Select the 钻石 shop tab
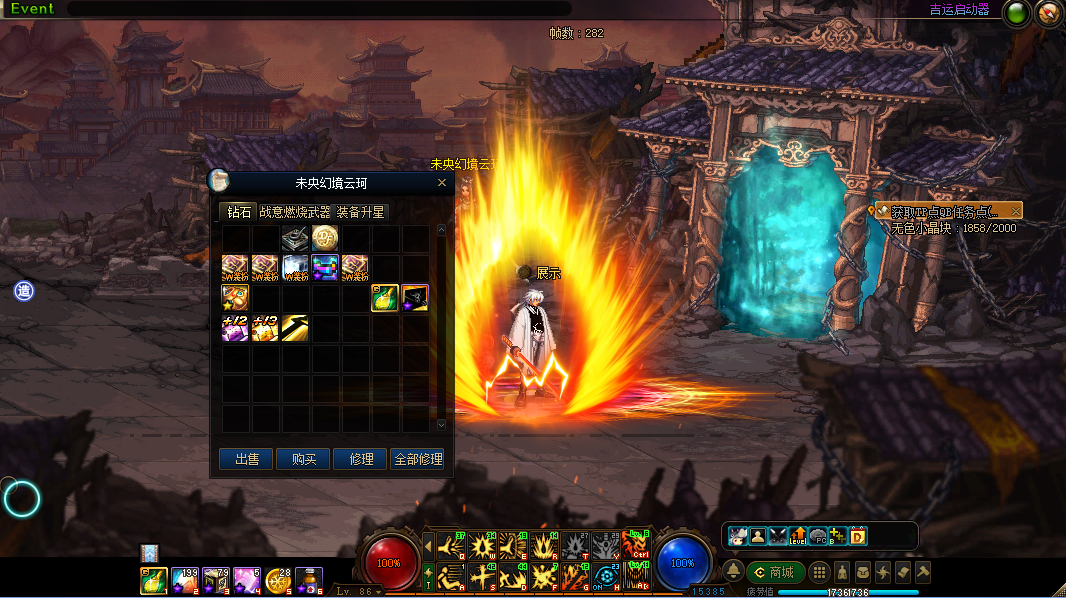Viewport: 1066px width, 598px height. click(239, 212)
